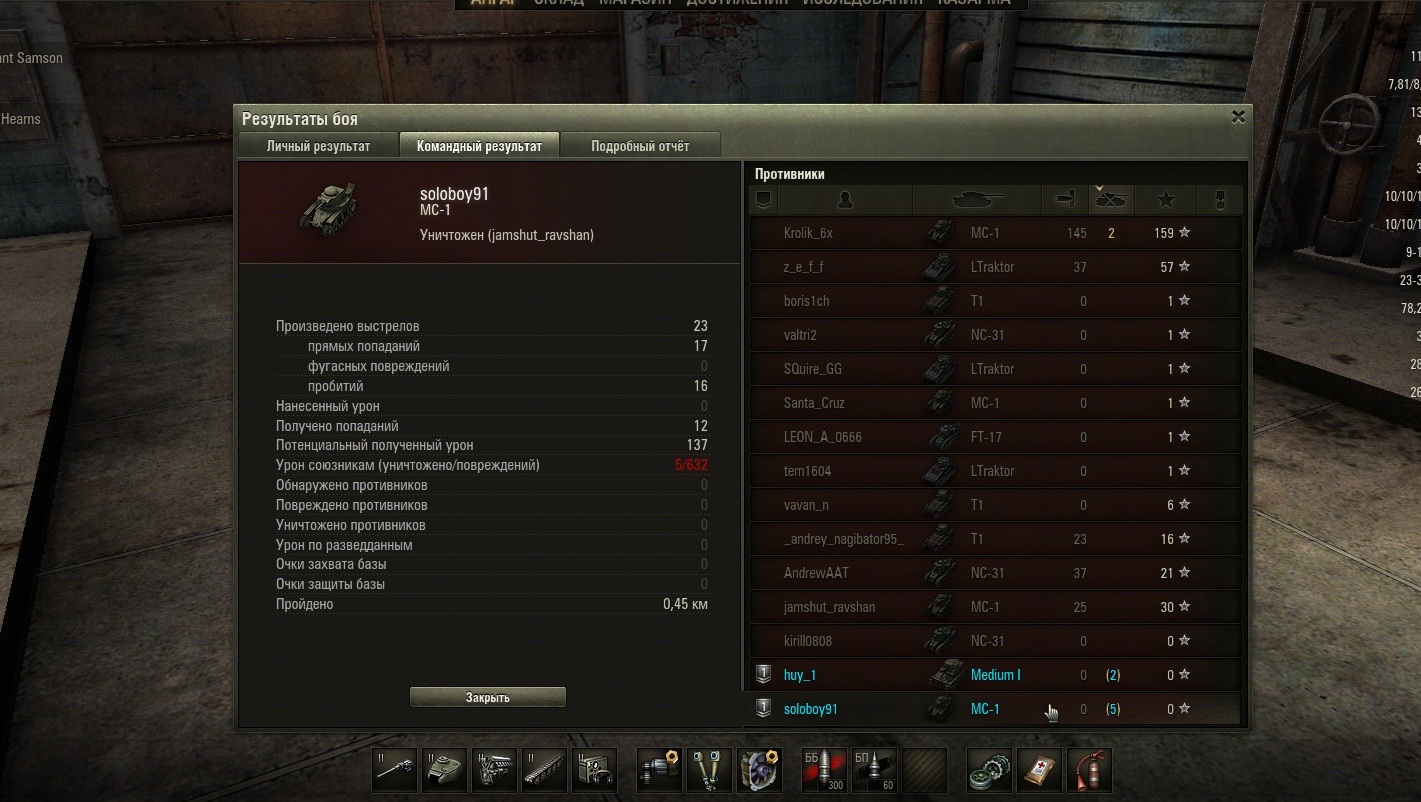
Task: Open the gun module slot
Action: coord(396,770)
